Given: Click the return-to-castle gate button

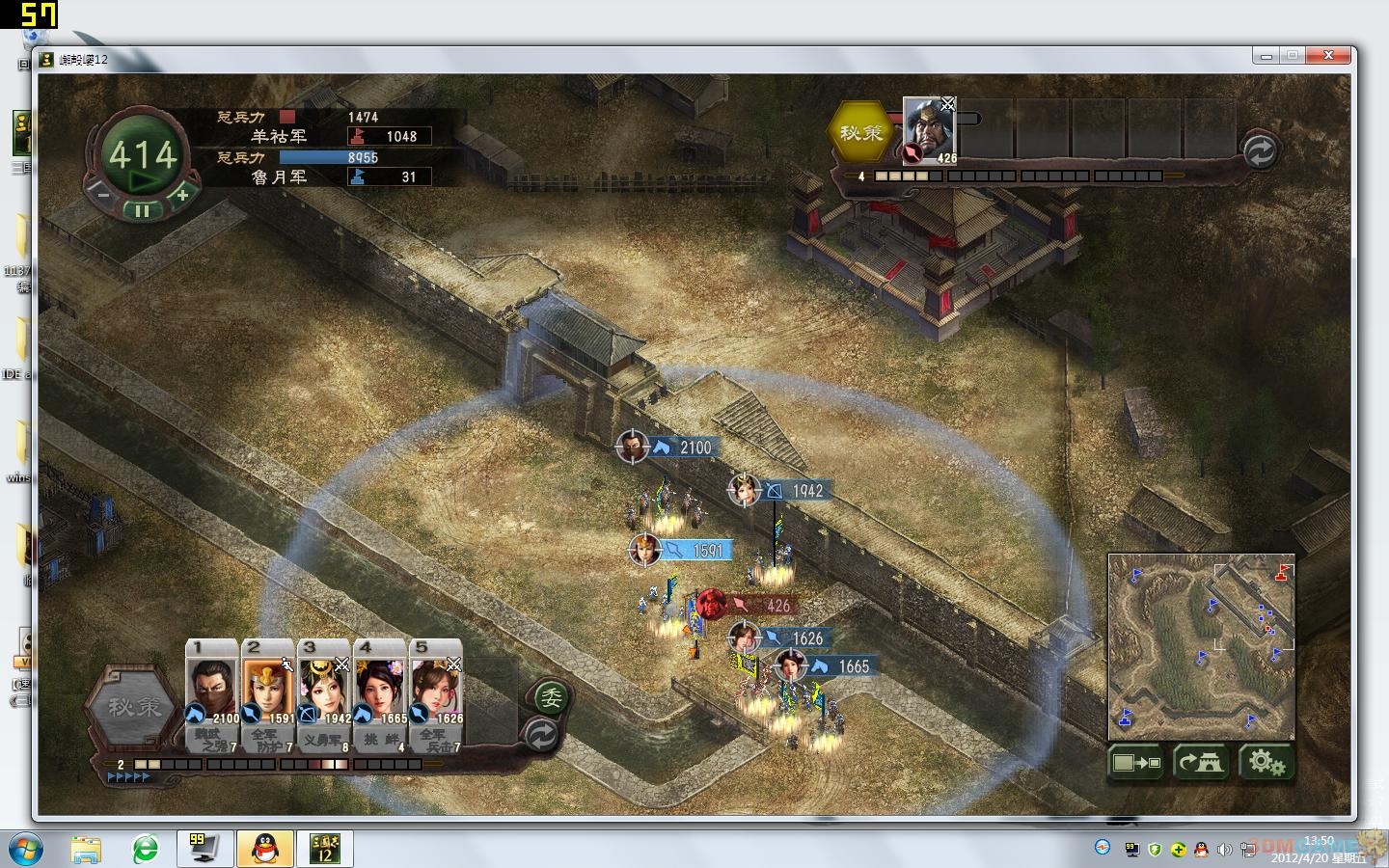Looking at the screenshot, I should click(1200, 763).
